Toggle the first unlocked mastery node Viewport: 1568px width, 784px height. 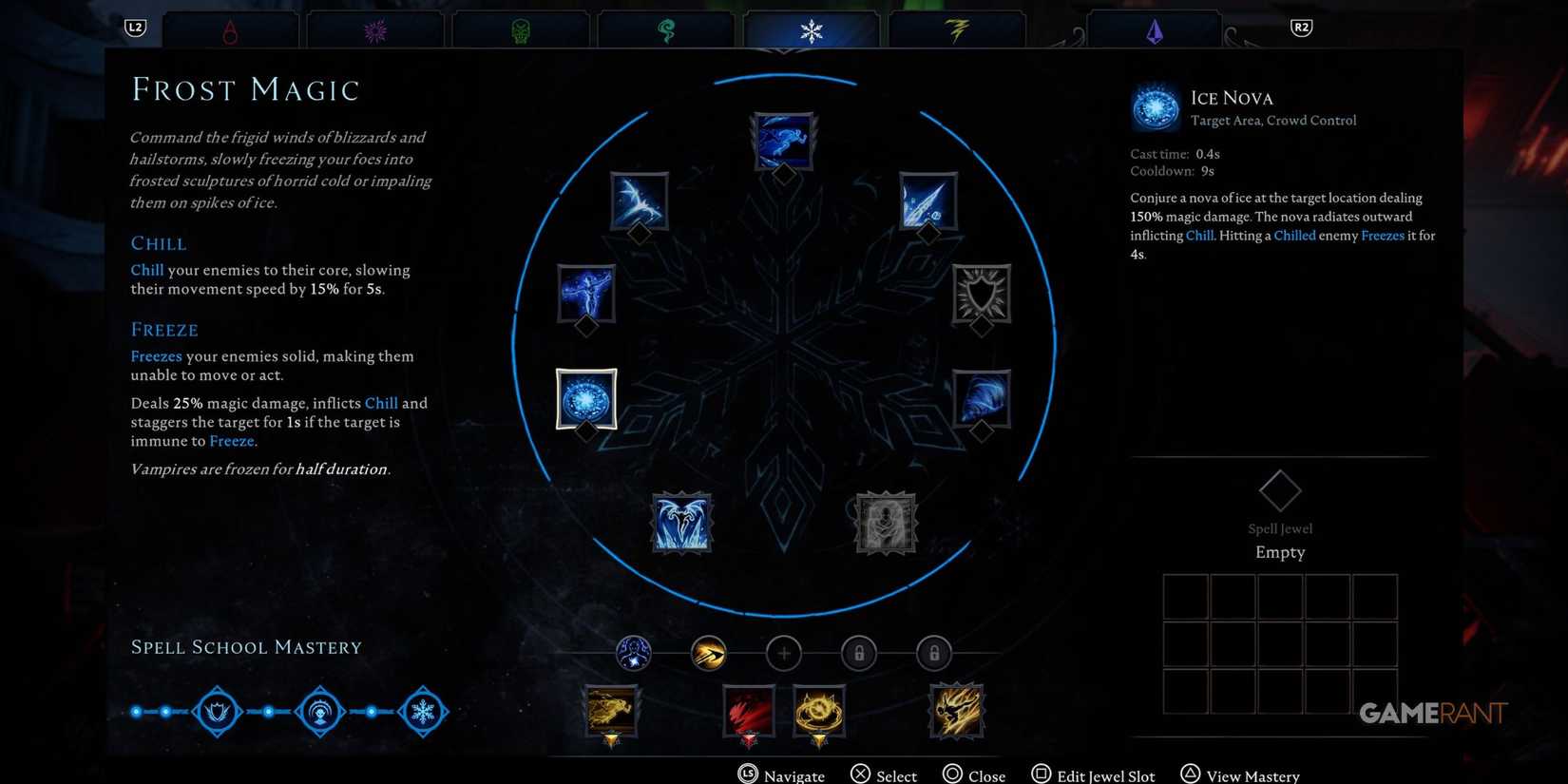(x=635, y=653)
